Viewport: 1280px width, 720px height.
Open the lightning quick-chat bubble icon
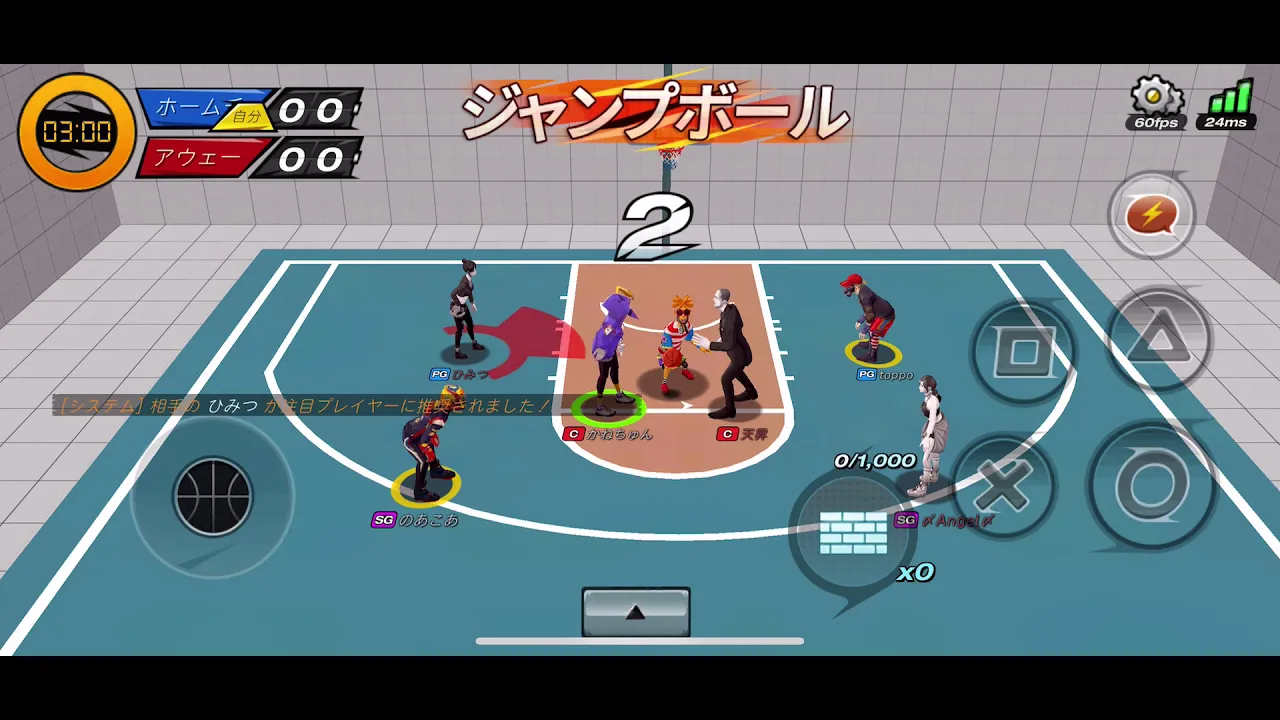(x=1152, y=214)
